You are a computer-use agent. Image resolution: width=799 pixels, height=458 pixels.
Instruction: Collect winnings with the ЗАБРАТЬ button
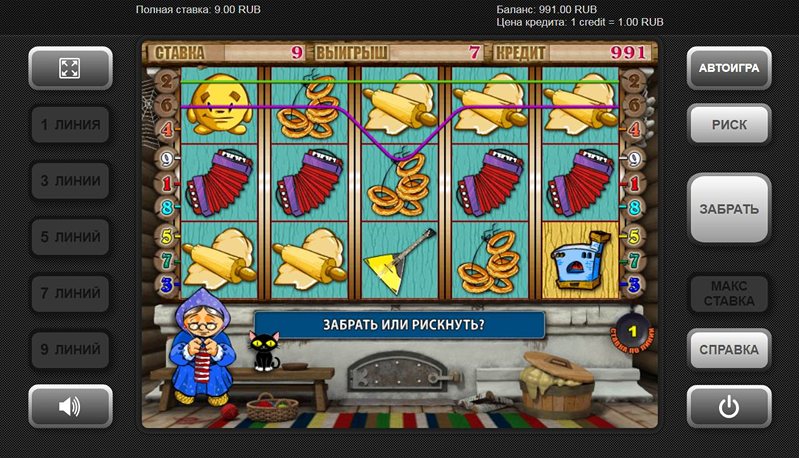point(728,209)
